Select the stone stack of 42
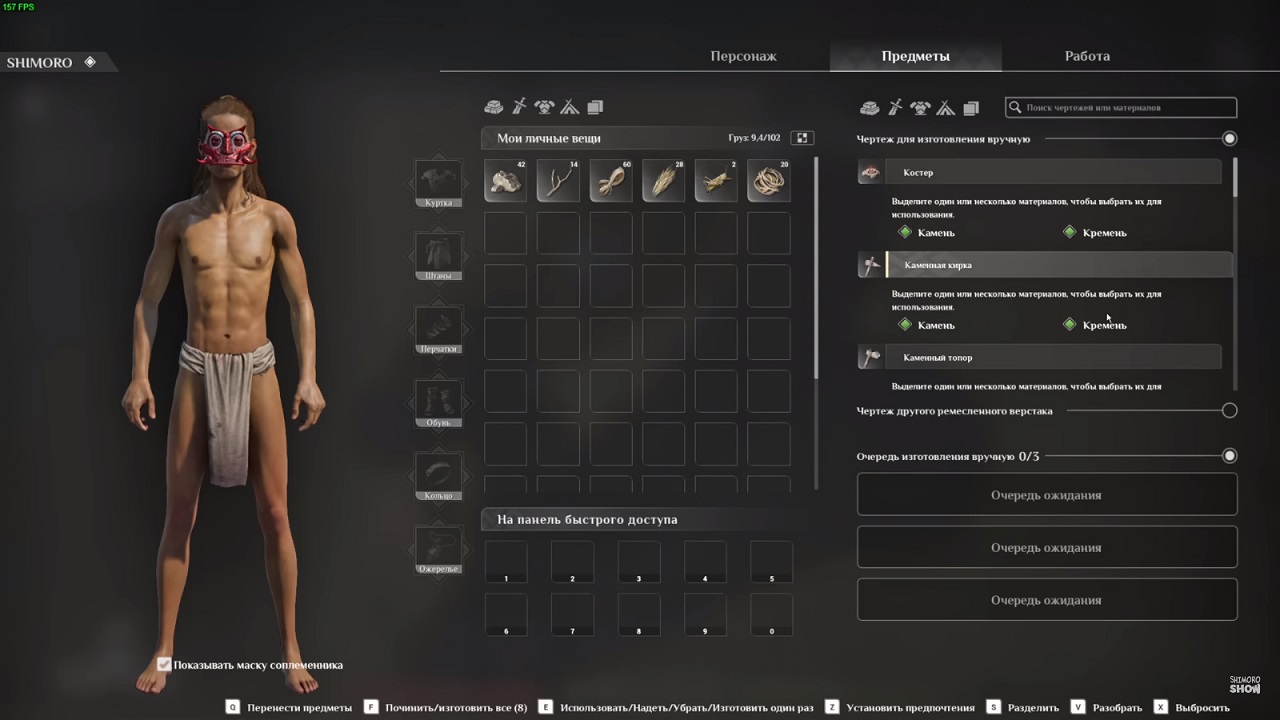 [x=505, y=181]
